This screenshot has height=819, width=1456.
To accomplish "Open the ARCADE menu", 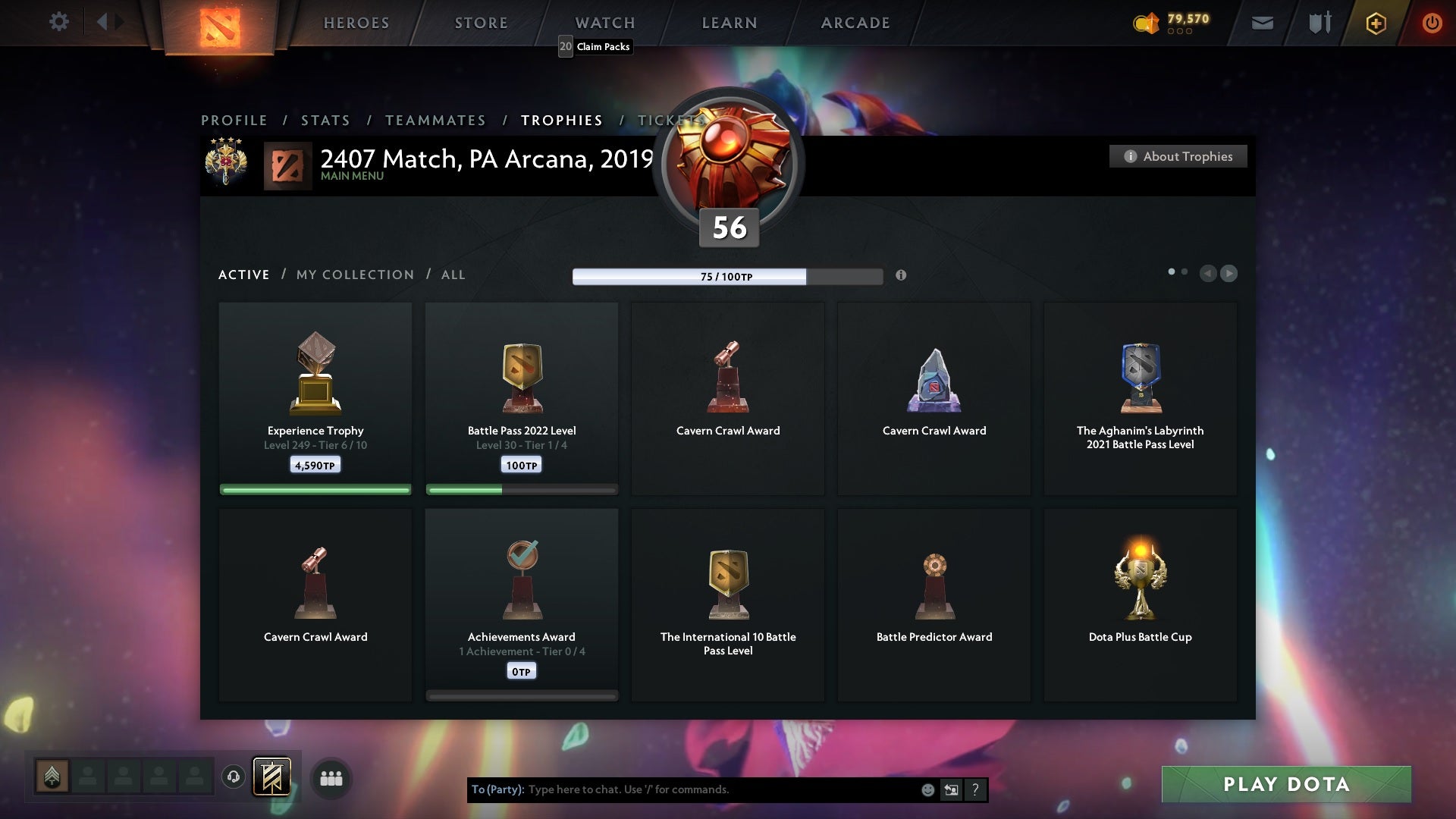I will click(855, 23).
